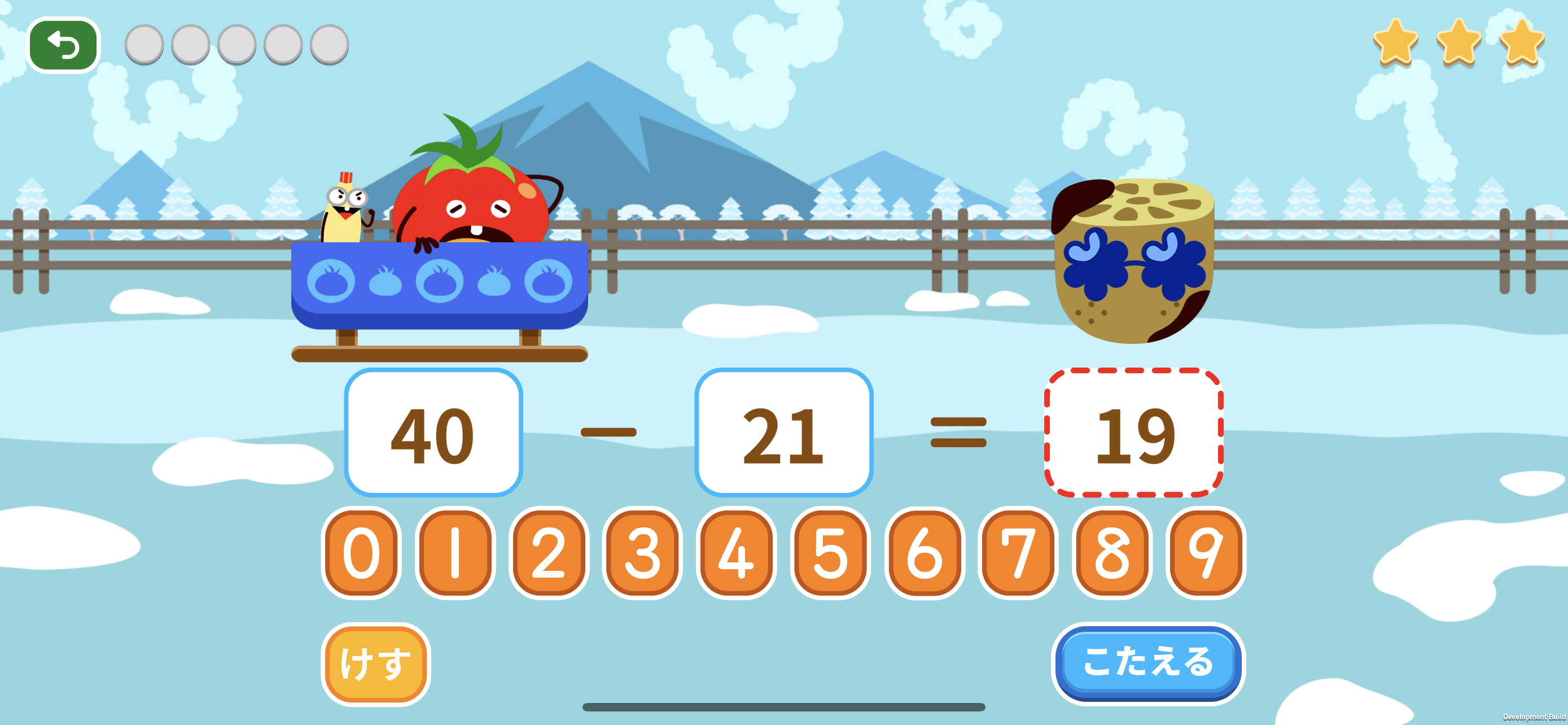Click the けす clear button
Screen dimensions: 1568x725
[377, 662]
